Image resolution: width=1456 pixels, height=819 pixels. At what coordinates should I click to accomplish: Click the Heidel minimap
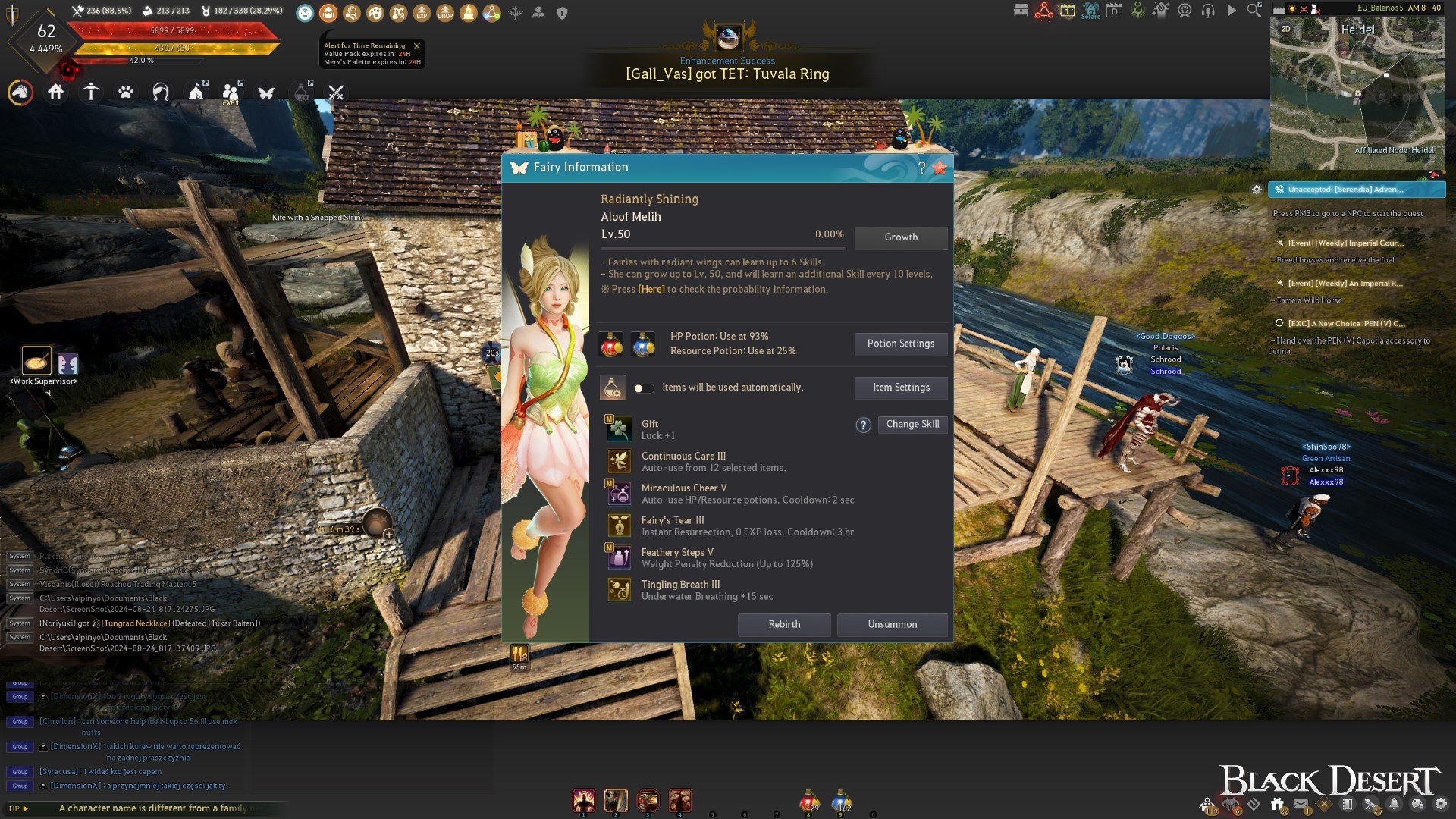(x=1357, y=91)
